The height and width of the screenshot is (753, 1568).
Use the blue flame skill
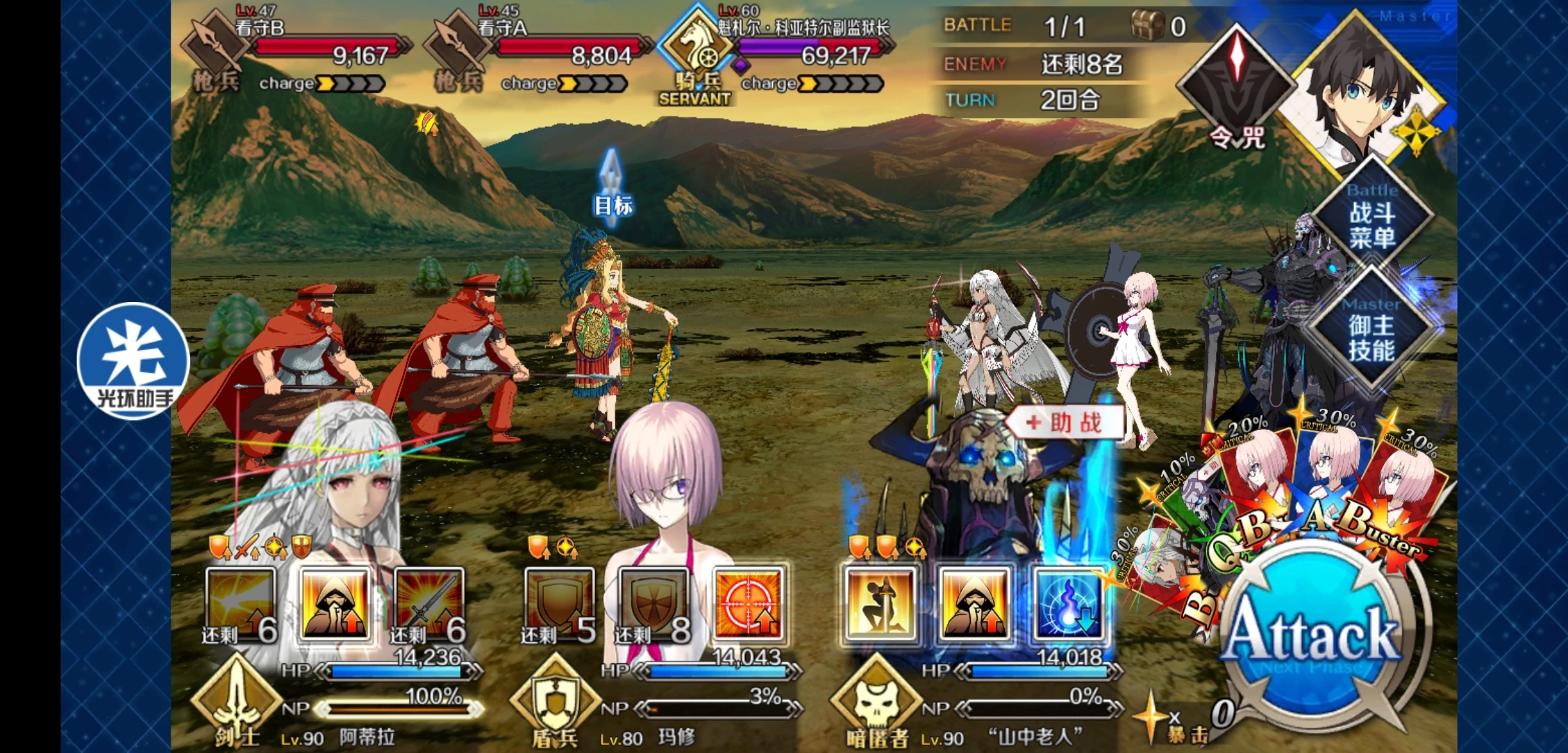coord(1068,604)
